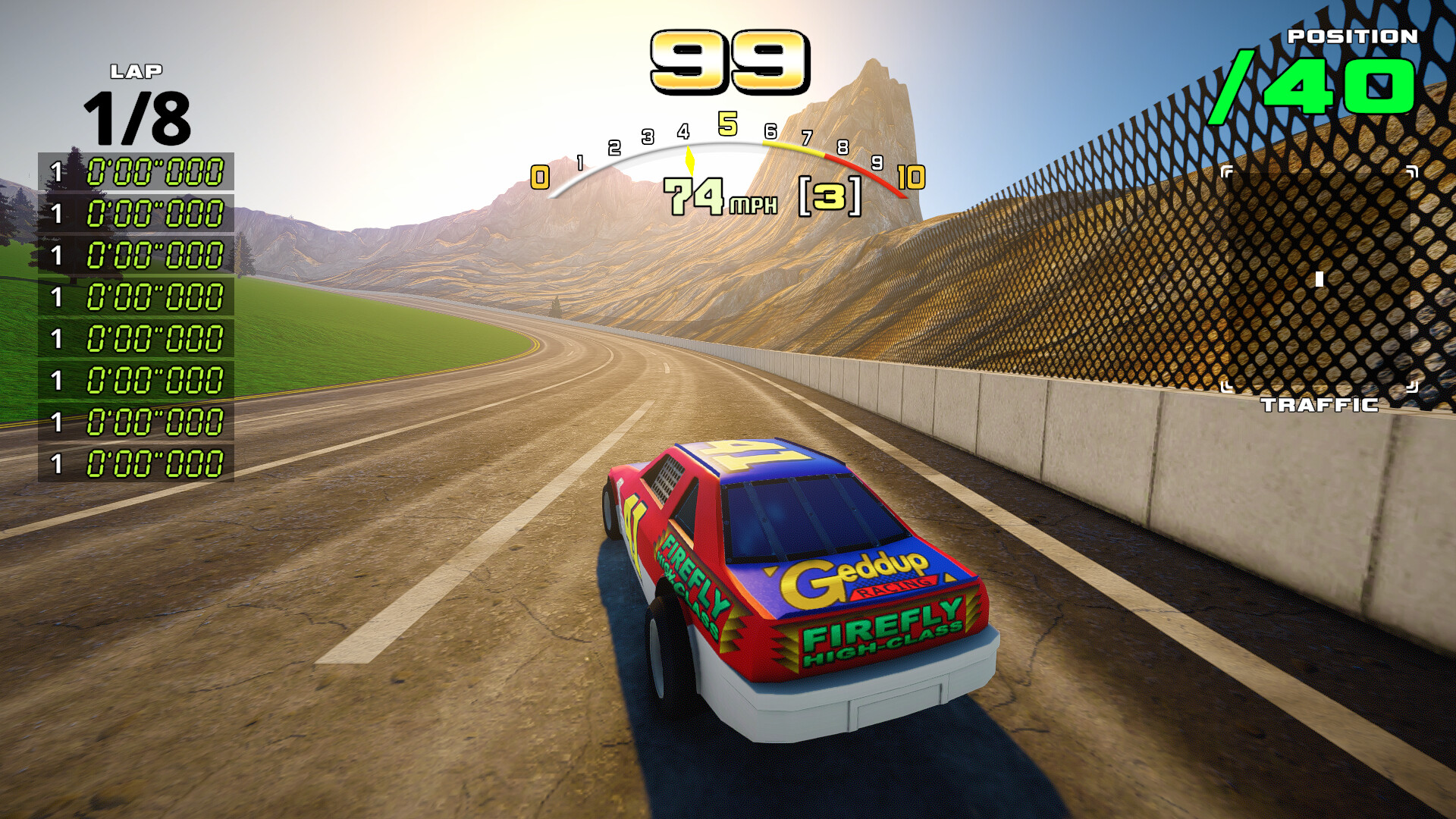Image resolution: width=1456 pixels, height=819 pixels.
Task: Select the POSITION label tab
Action: pyautogui.click(x=1352, y=36)
